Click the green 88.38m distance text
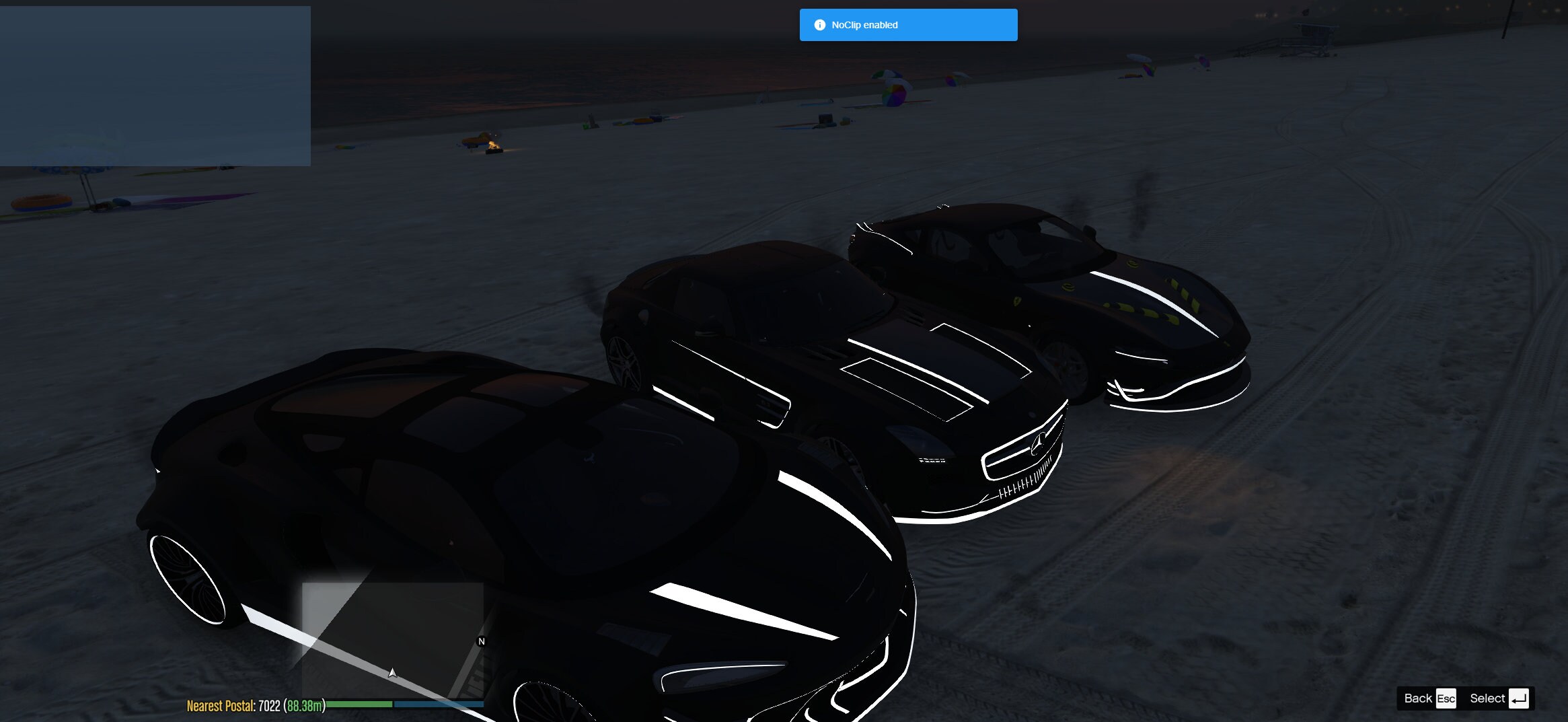Viewport: 1568px width, 722px height. (304, 706)
